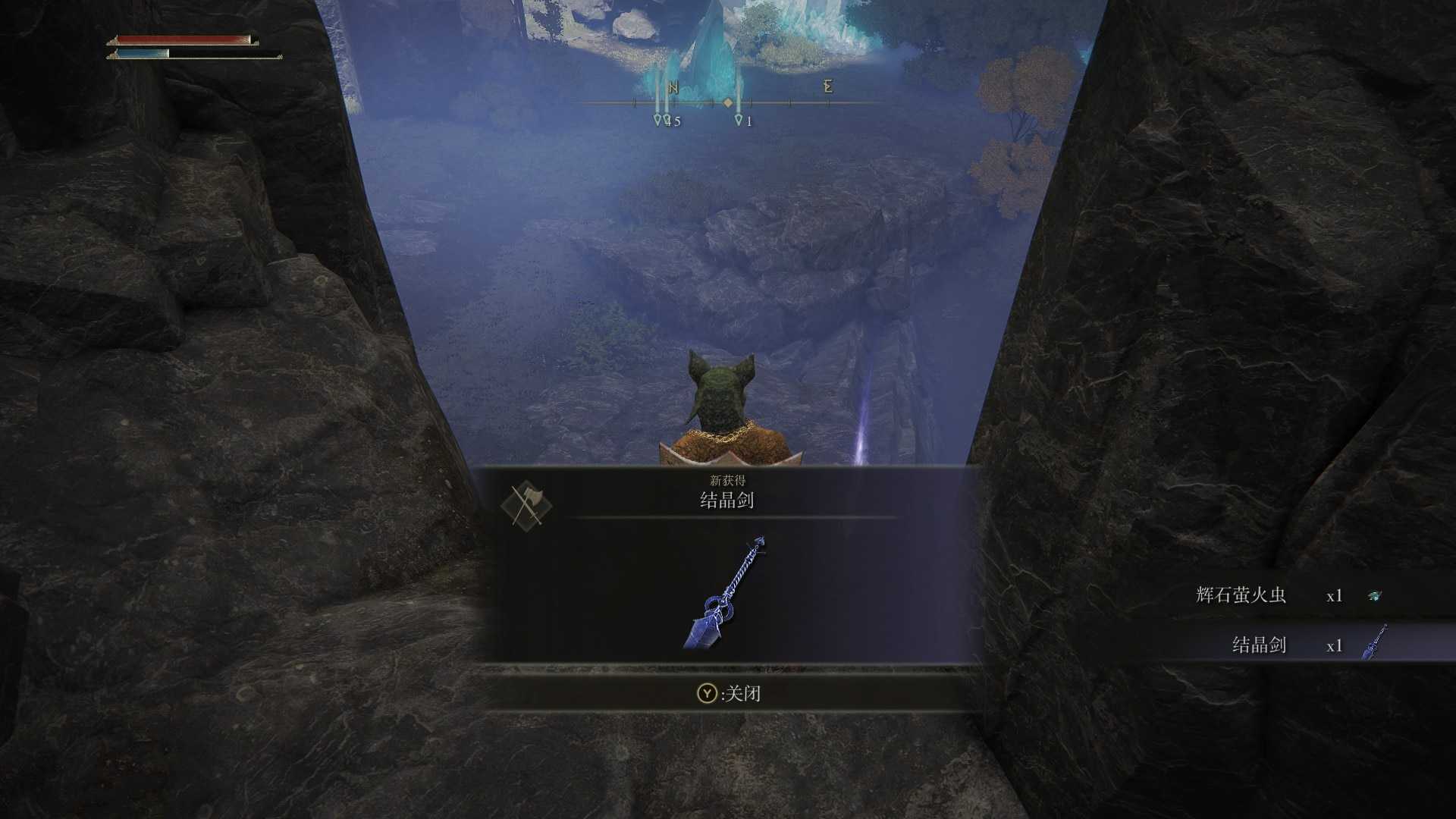Click the N marker on the compass
The image size is (1456, 819).
(675, 87)
